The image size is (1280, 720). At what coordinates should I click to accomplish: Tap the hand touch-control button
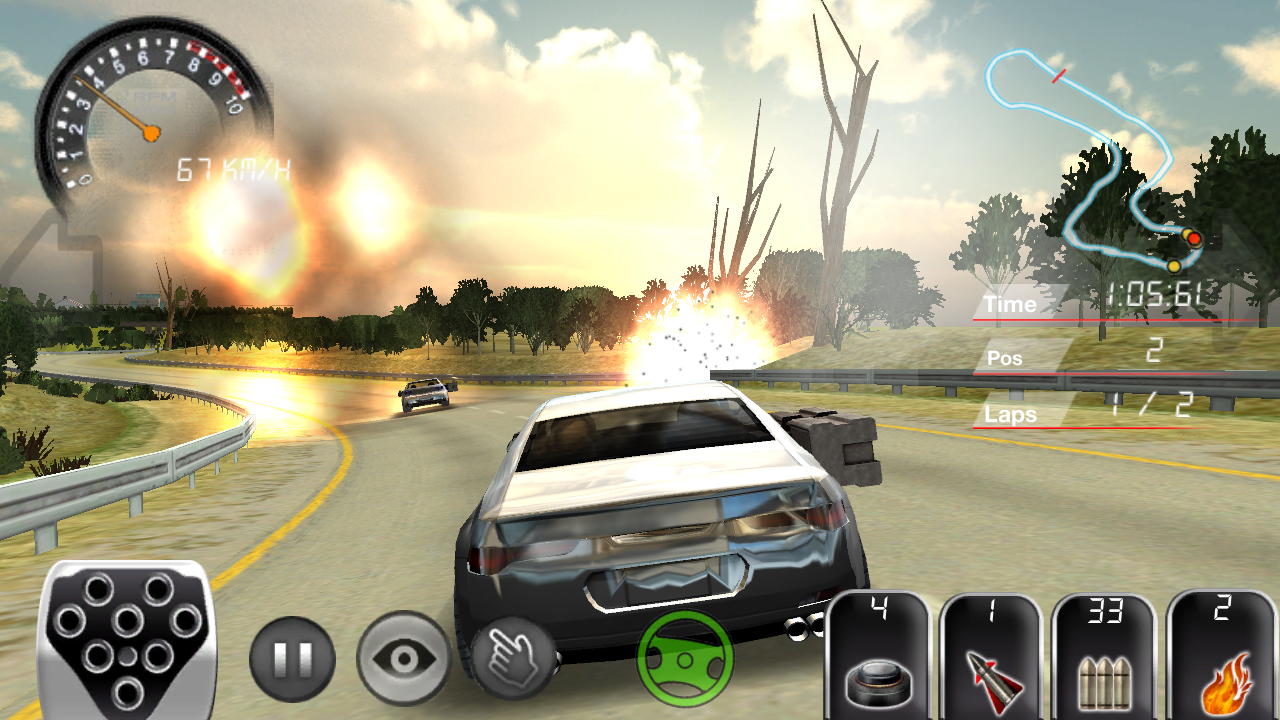(514, 656)
